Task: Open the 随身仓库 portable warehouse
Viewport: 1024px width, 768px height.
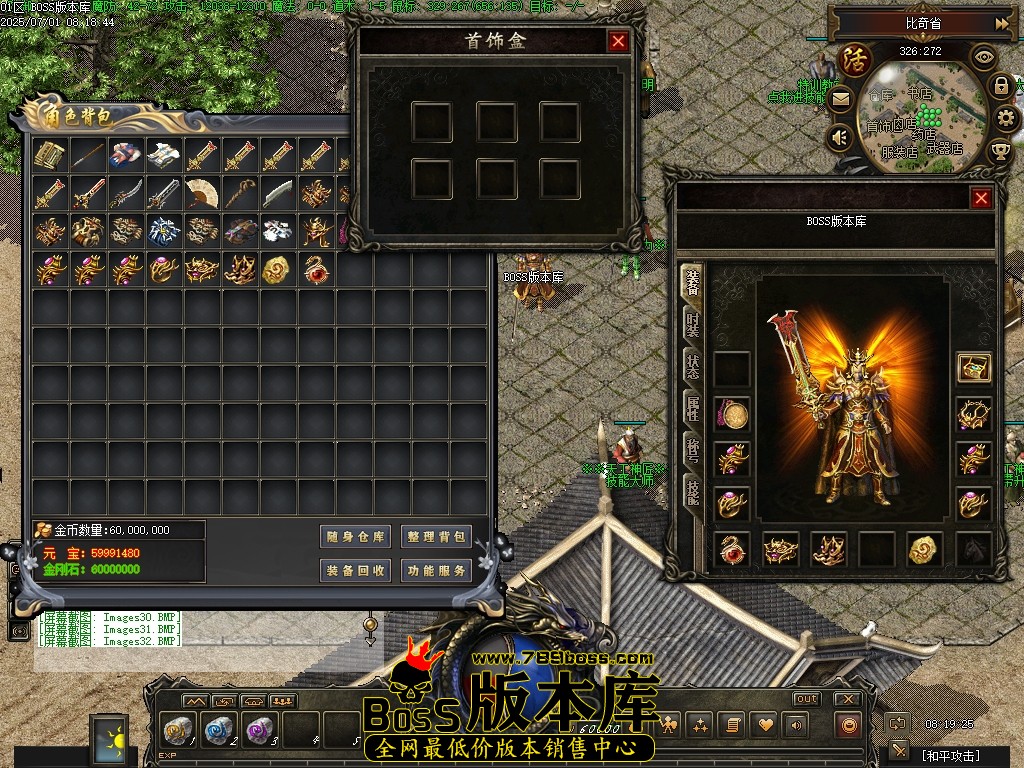Action: coord(355,537)
